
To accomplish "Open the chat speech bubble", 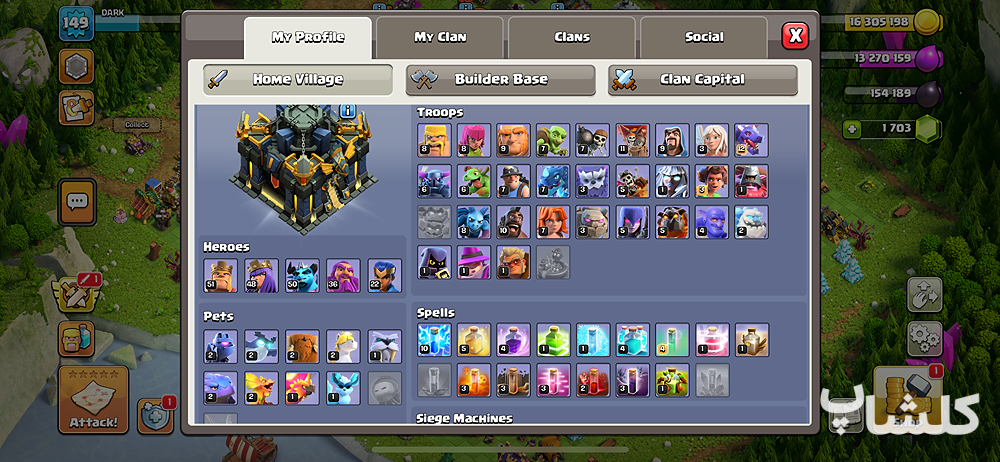I will coord(76,202).
